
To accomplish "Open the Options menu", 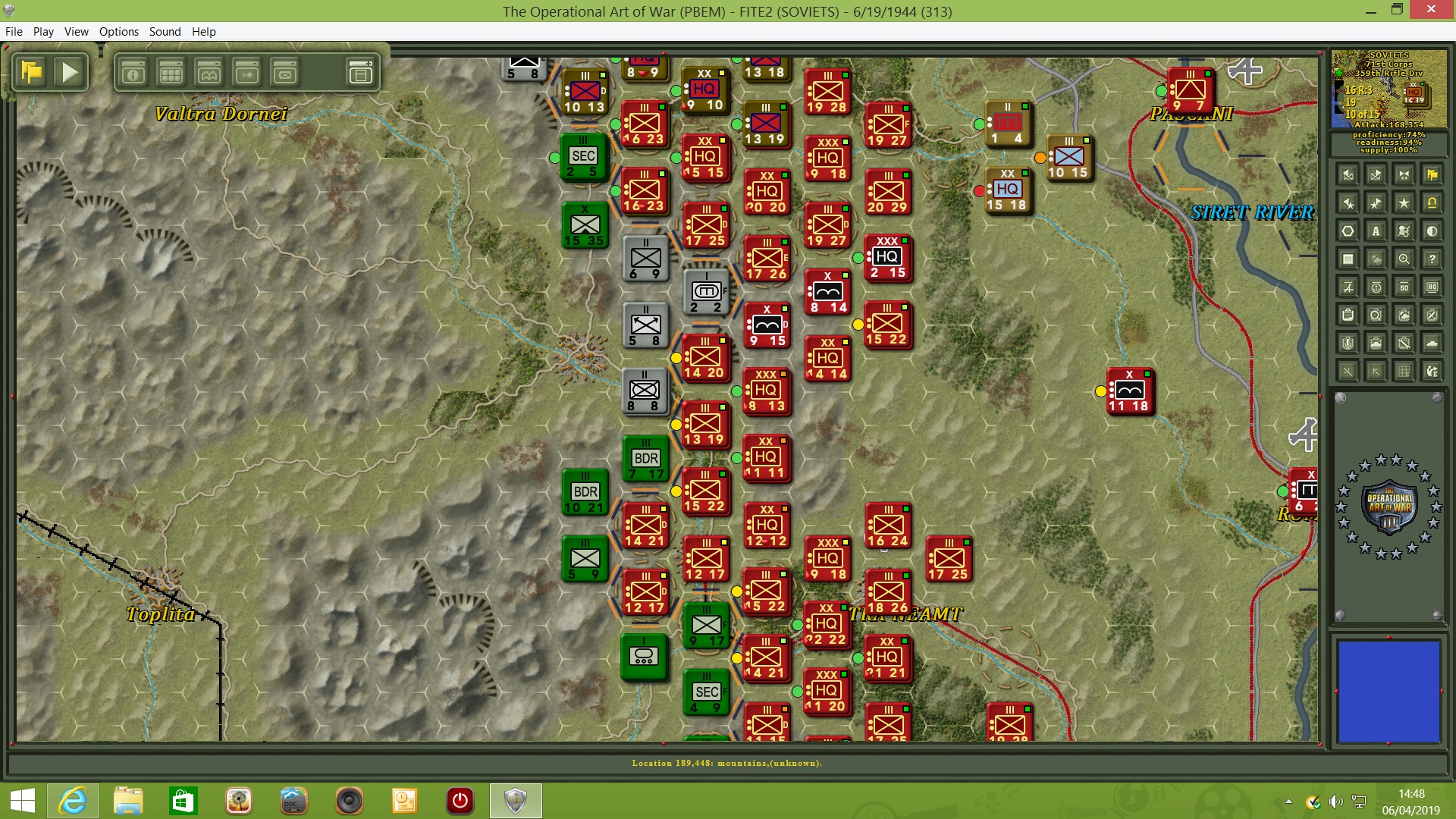I will [x=118, y=32].
